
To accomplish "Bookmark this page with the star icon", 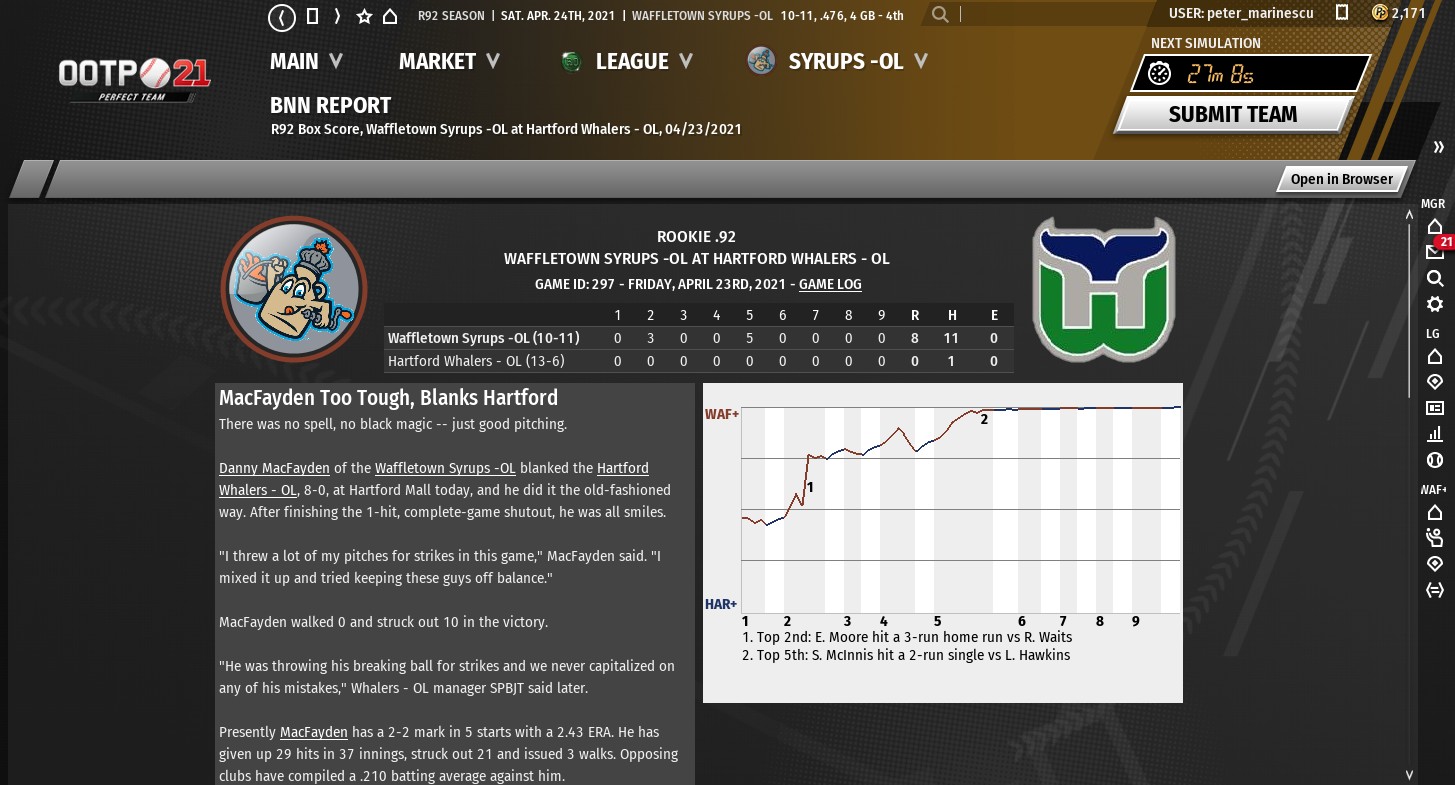I will pyautogui.click(x=364, y=16).
